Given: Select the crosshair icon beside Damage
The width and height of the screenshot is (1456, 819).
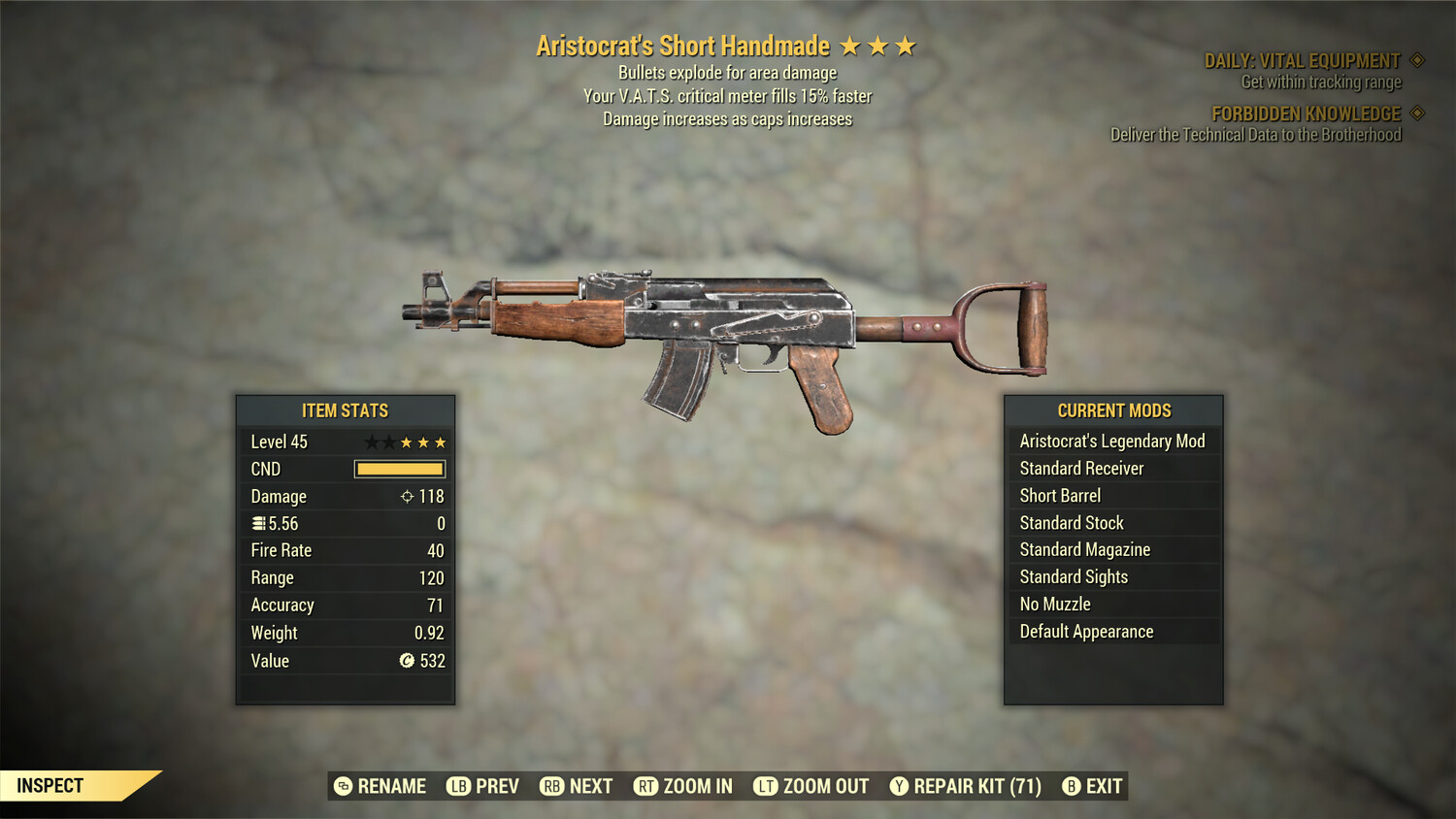Looking at the screenshot, I should 408,496.
